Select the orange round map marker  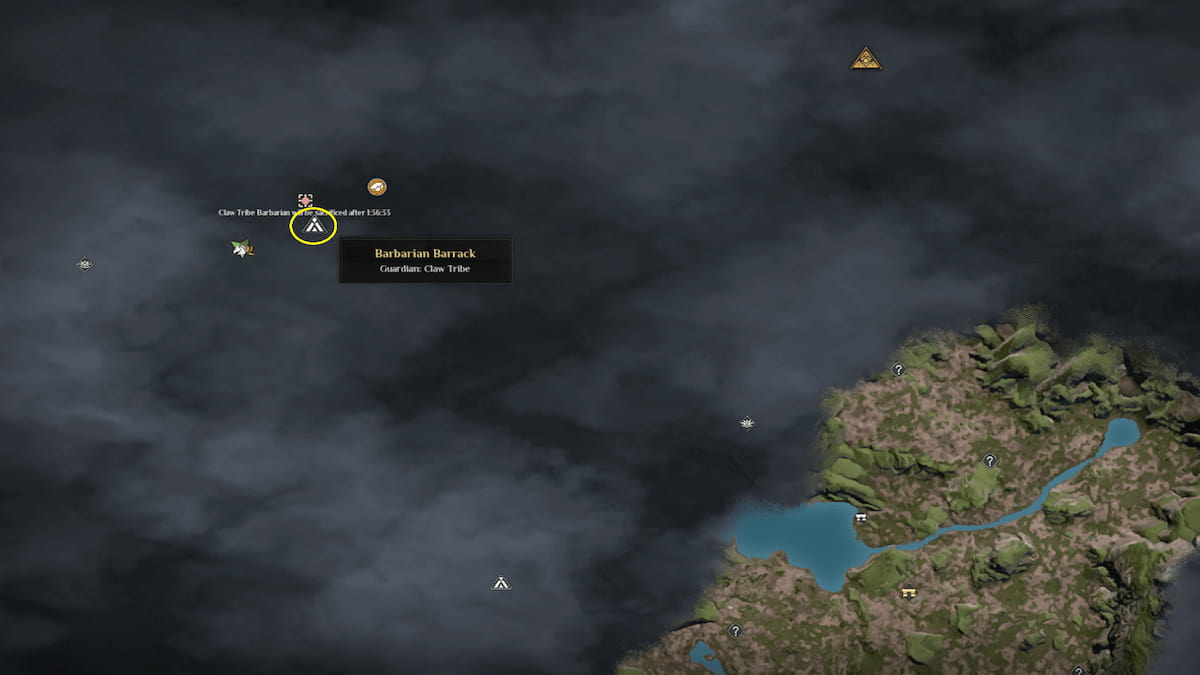(377, 187)
